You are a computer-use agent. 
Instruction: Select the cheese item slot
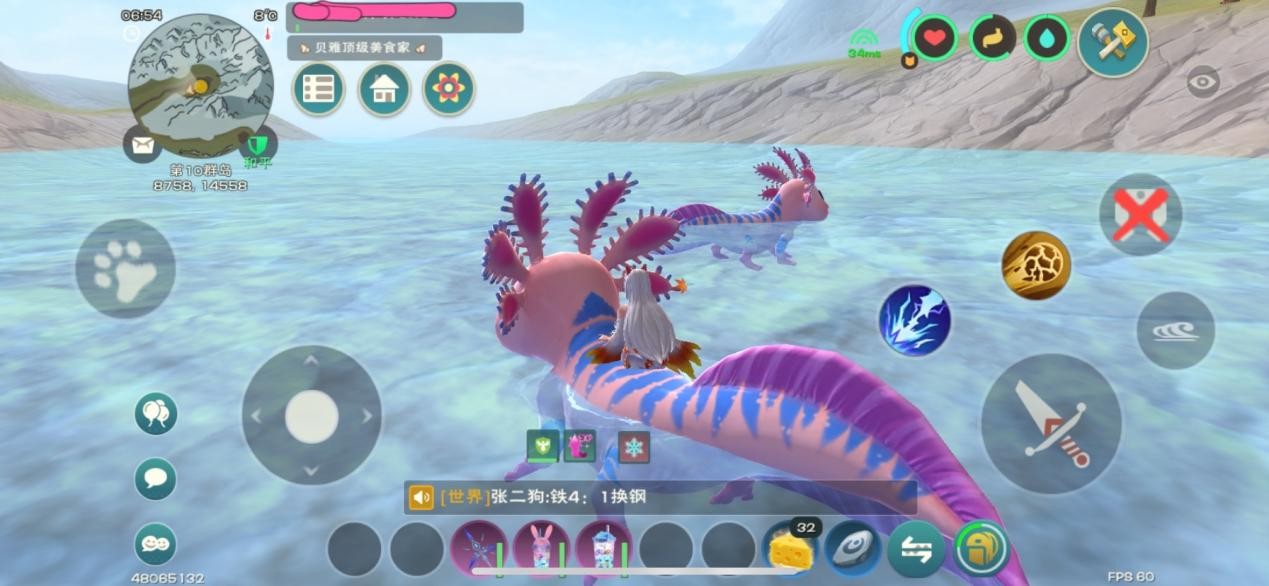[x=790, y=549]
